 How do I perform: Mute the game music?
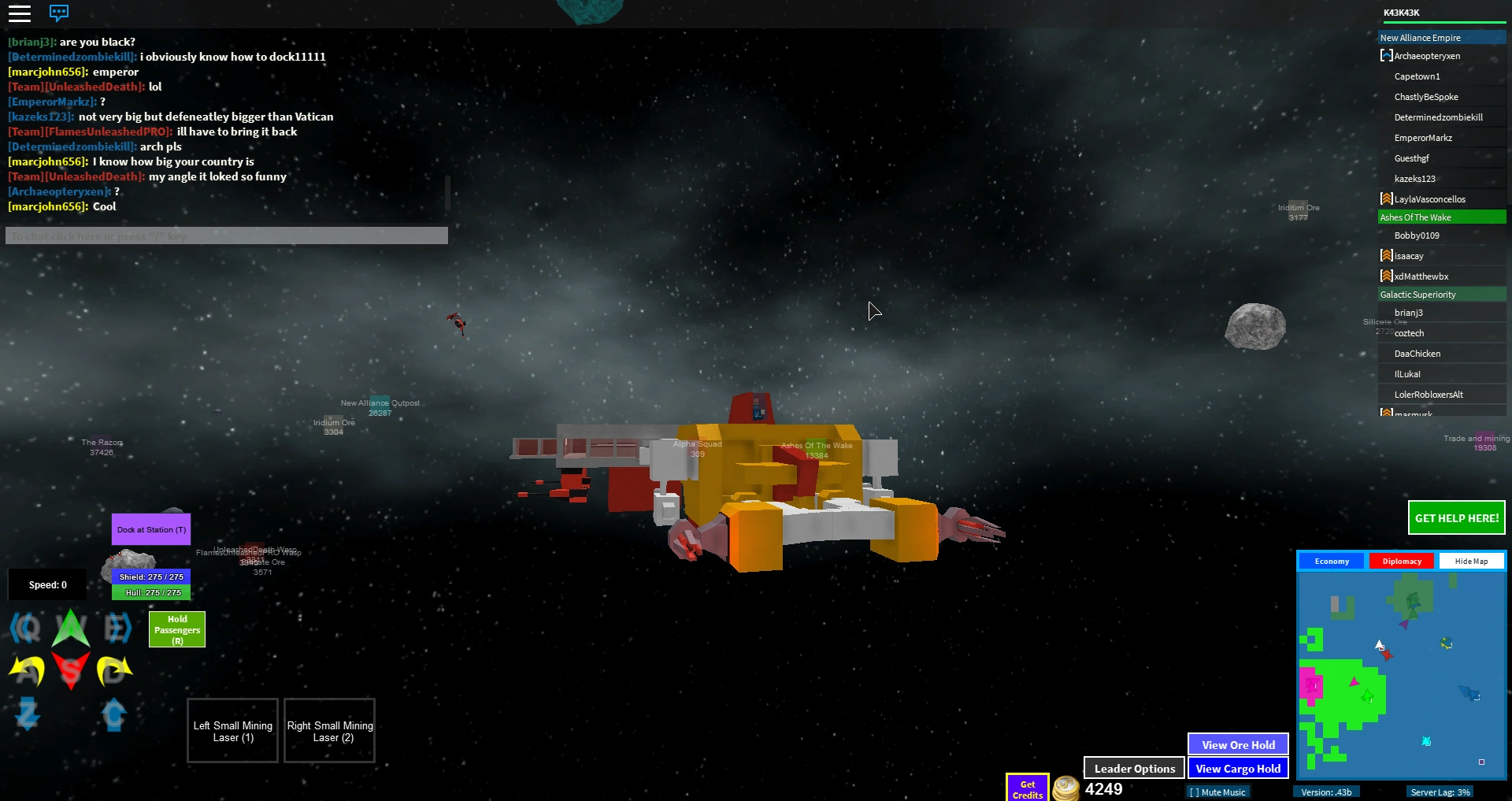click(1217, 792)
